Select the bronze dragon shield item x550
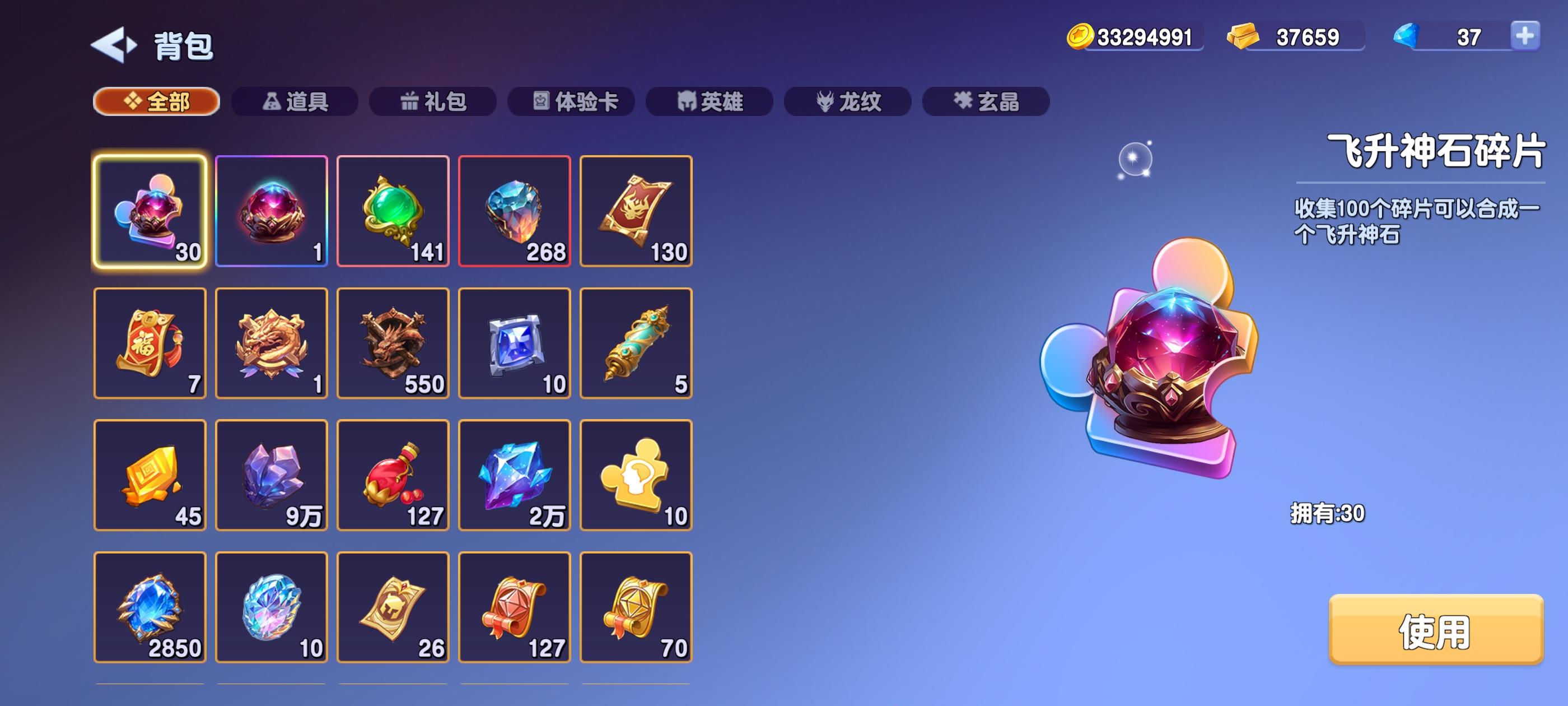Screen dimensions: 1568x706 click(393, 343)
